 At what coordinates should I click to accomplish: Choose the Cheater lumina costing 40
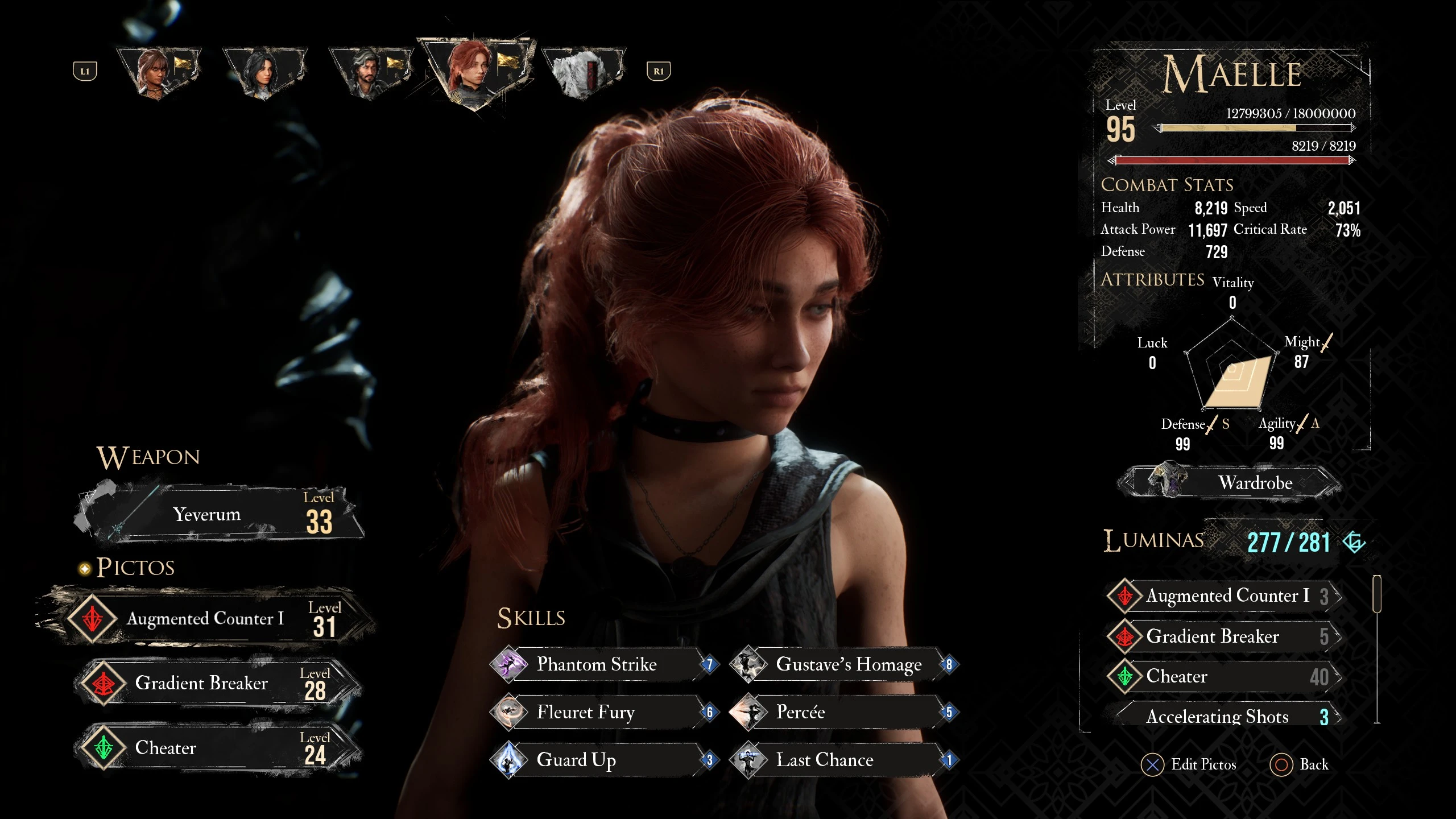pyautogui.click(x=1223, y=676)
